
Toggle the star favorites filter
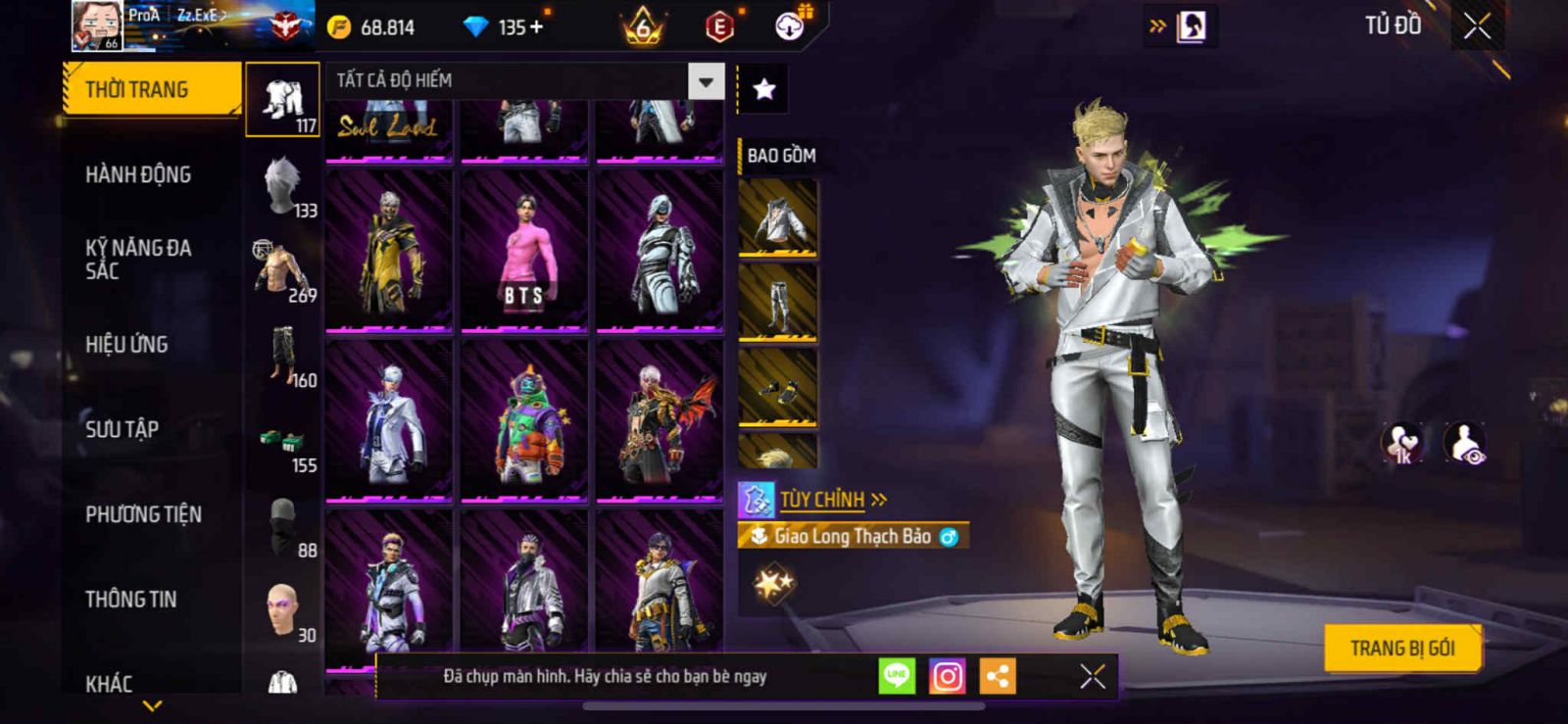point(764,90)
